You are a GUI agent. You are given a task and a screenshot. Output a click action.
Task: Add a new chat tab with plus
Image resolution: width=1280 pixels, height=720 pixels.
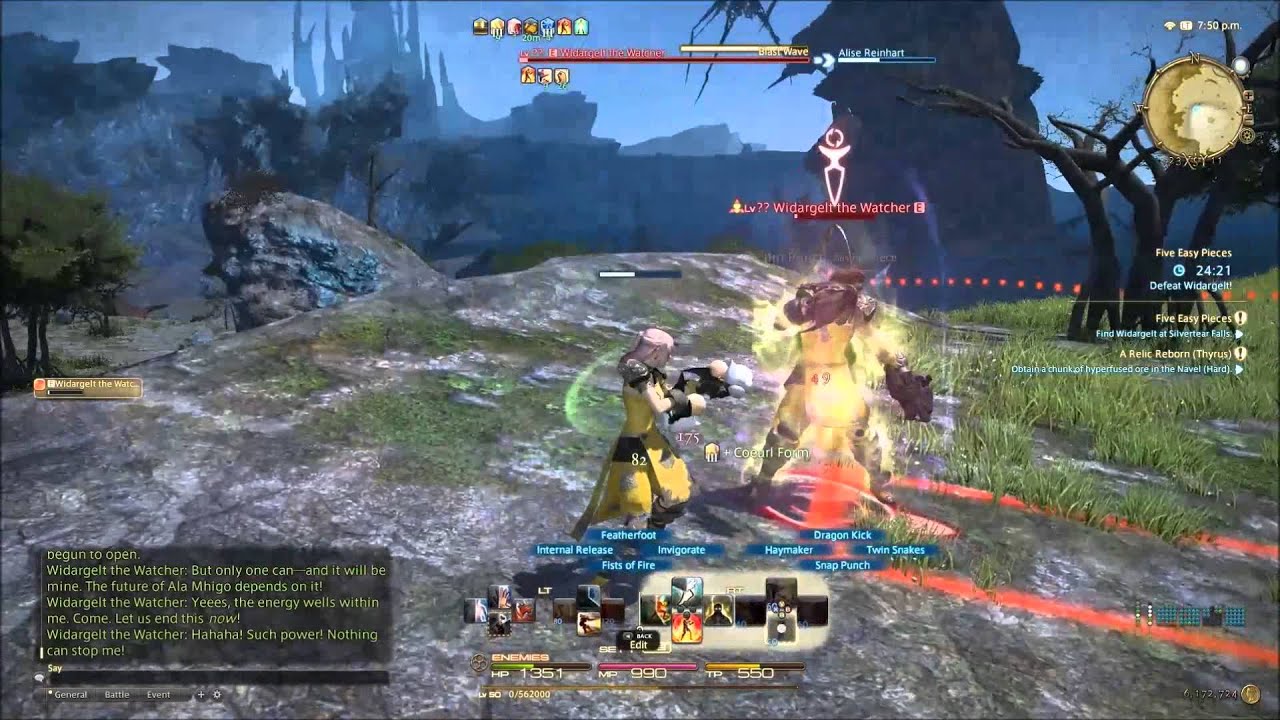pos(200,694)
